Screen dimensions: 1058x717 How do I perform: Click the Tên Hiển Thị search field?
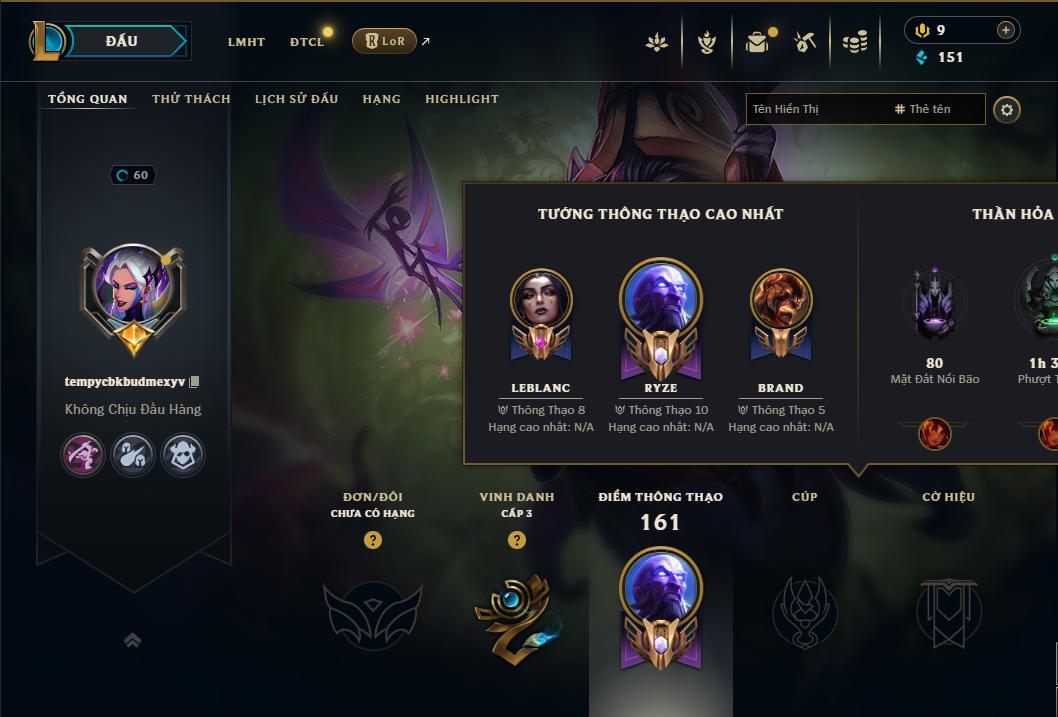pos(815,109)
